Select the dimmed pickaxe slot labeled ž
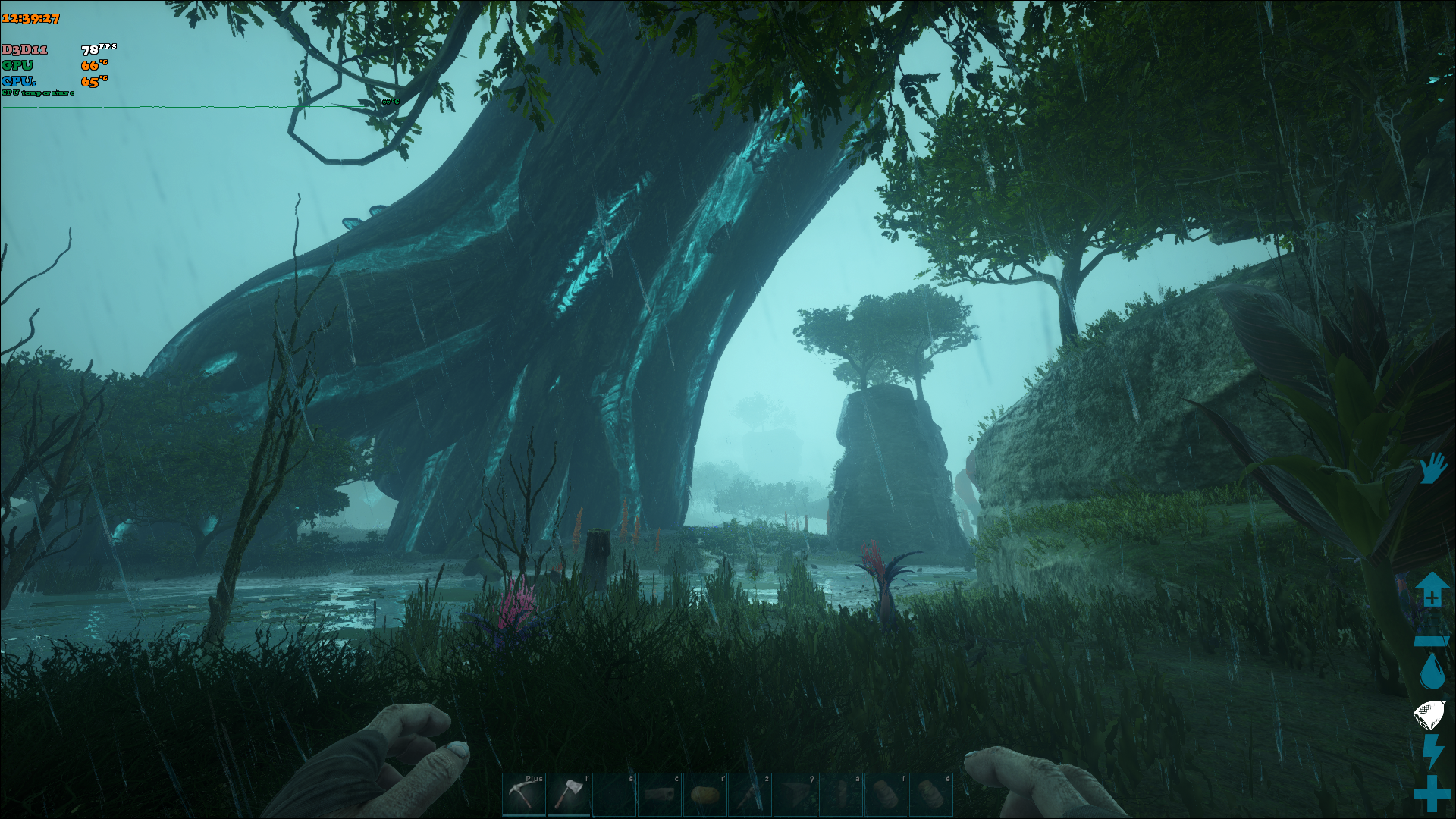The width and height of the screenshot is (1456, 819). click(750, 794)
